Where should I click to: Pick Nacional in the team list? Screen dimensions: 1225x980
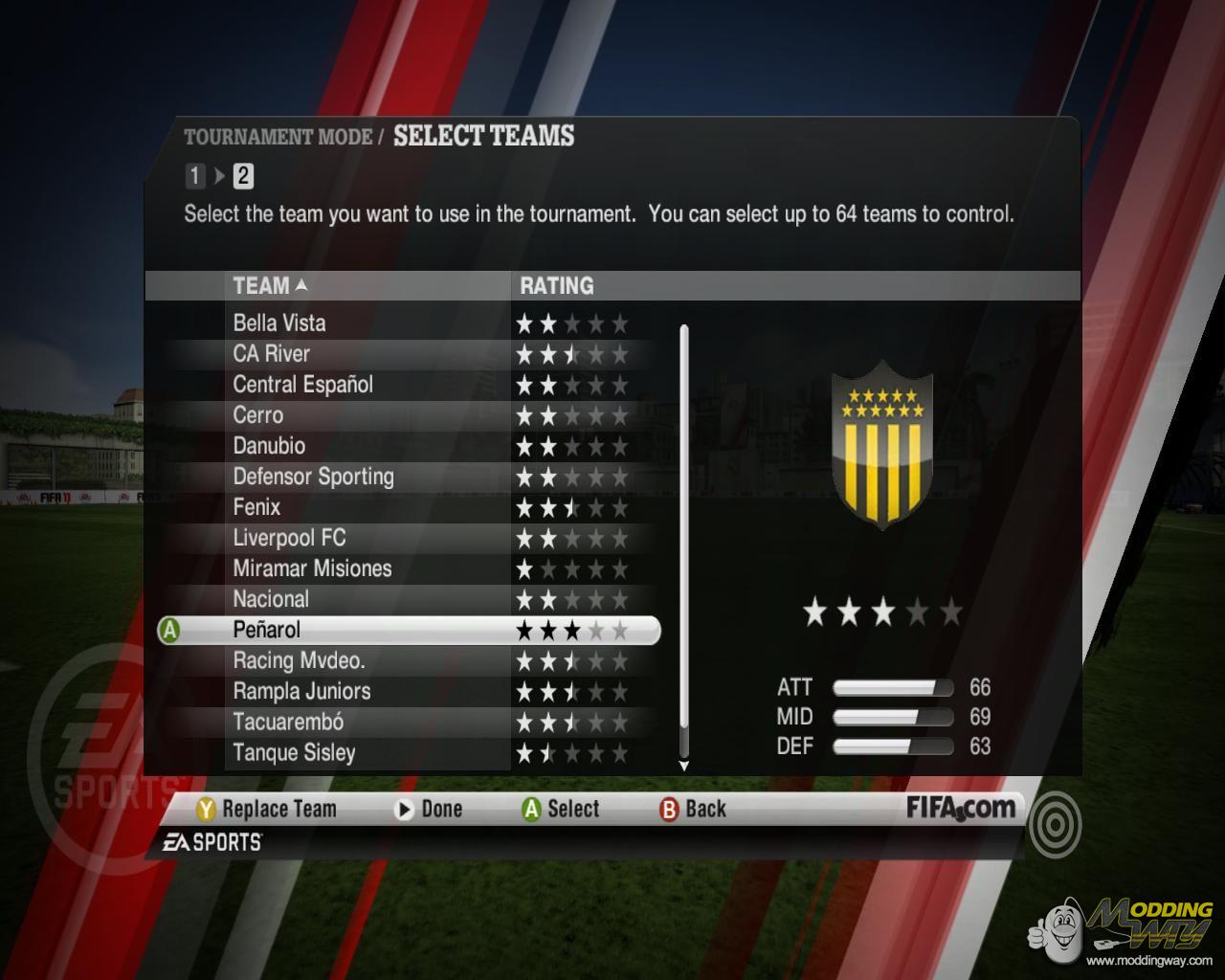click(x=271, y=599)
